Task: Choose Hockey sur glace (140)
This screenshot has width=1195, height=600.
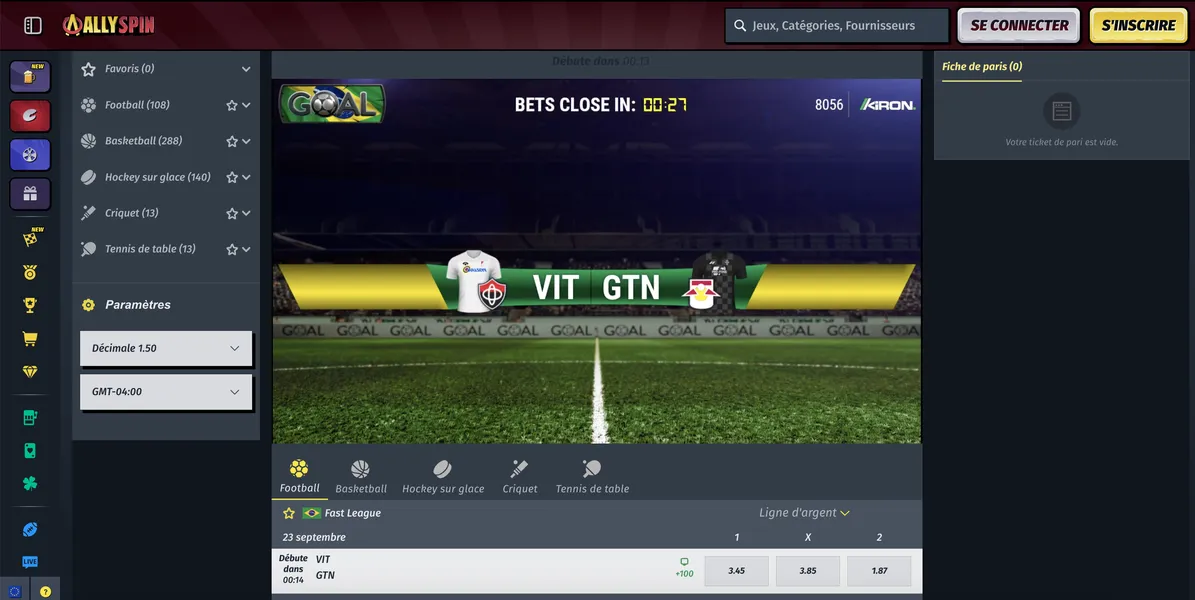Action: (157, 177)
